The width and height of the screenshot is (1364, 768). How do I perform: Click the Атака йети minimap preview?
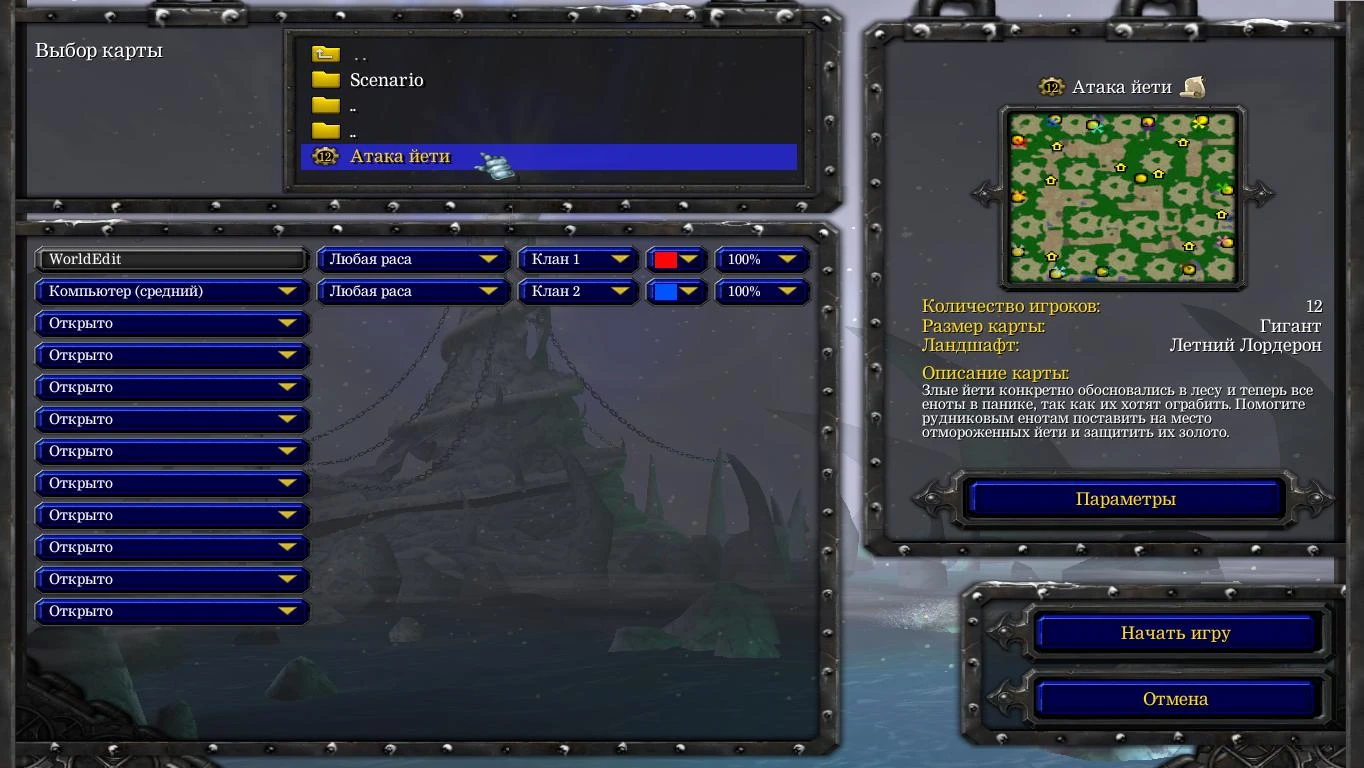coord(1120,197)
